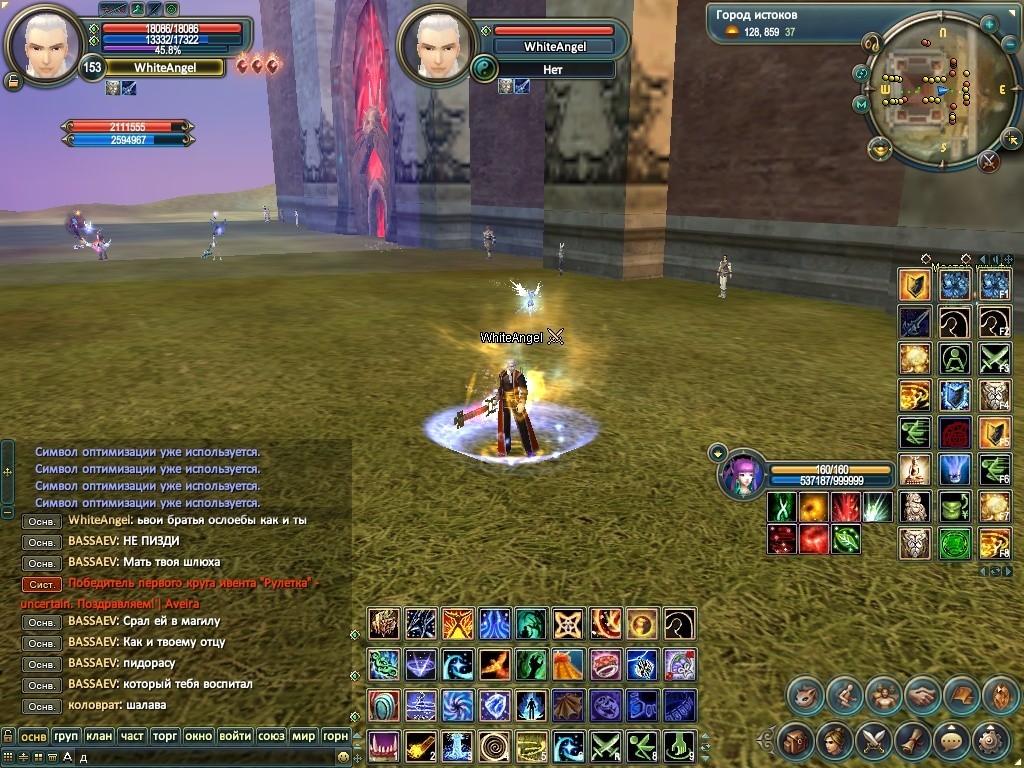Open the chat smiley emoticon picker
This screenshot has height=768, width=1024.
(343, 758)
